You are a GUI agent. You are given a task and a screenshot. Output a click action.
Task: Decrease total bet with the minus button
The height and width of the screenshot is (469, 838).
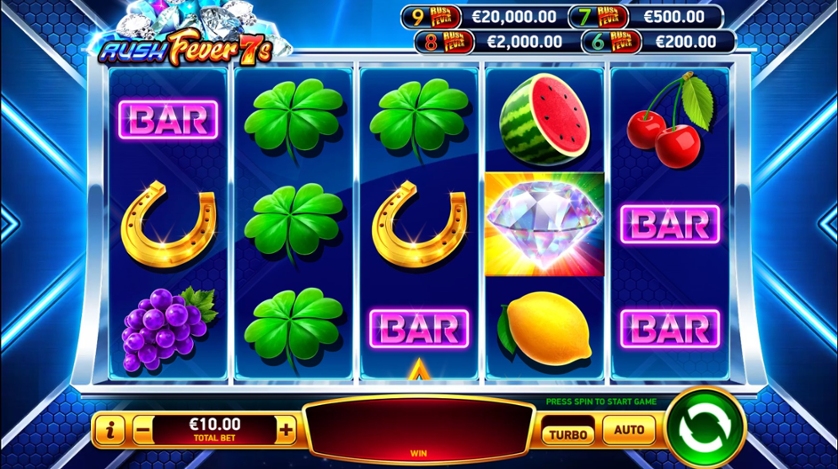pos(143,431)
